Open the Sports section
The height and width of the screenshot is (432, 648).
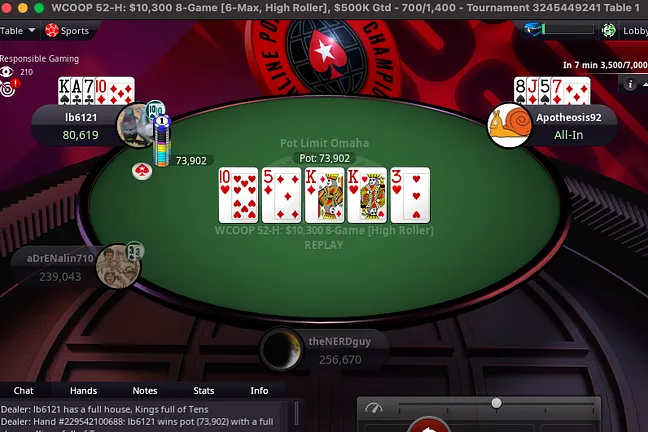point(68,31)
